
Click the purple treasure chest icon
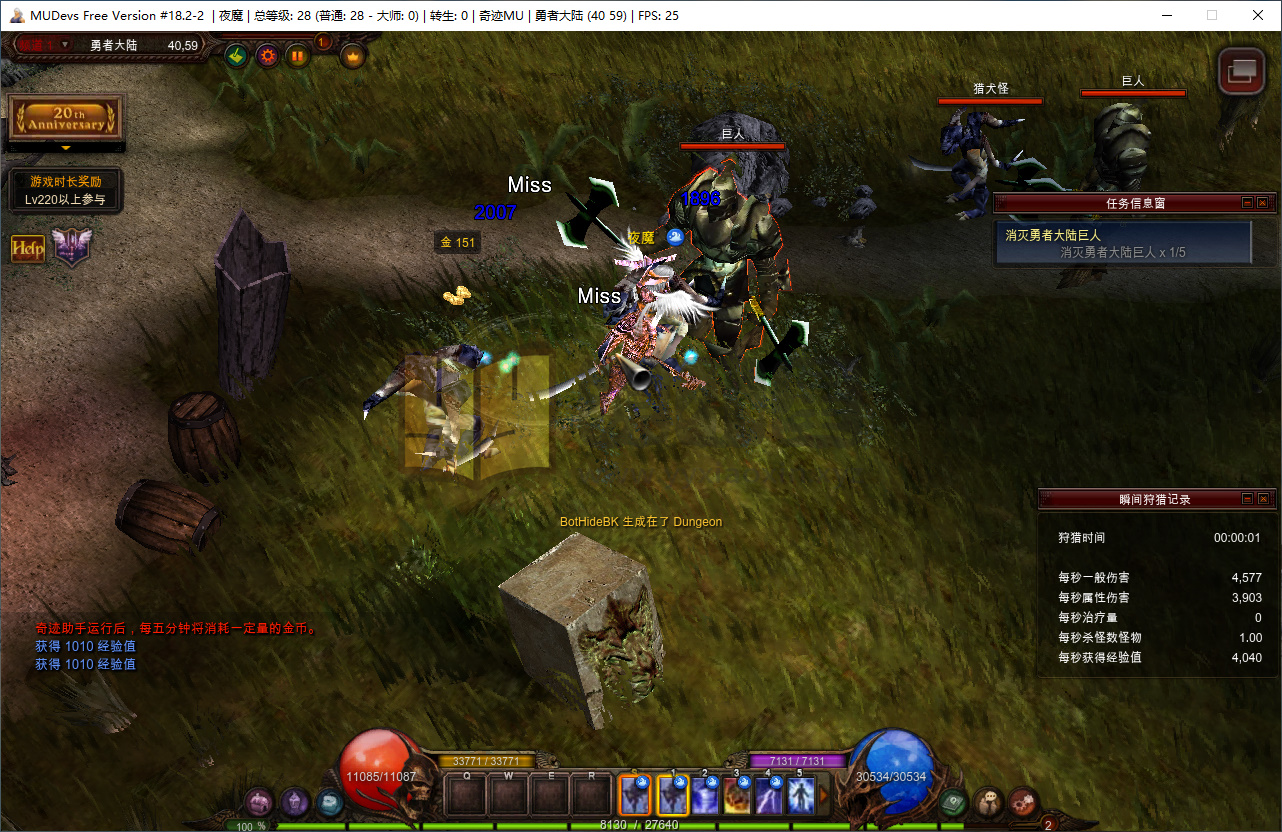tap(260, 802)
